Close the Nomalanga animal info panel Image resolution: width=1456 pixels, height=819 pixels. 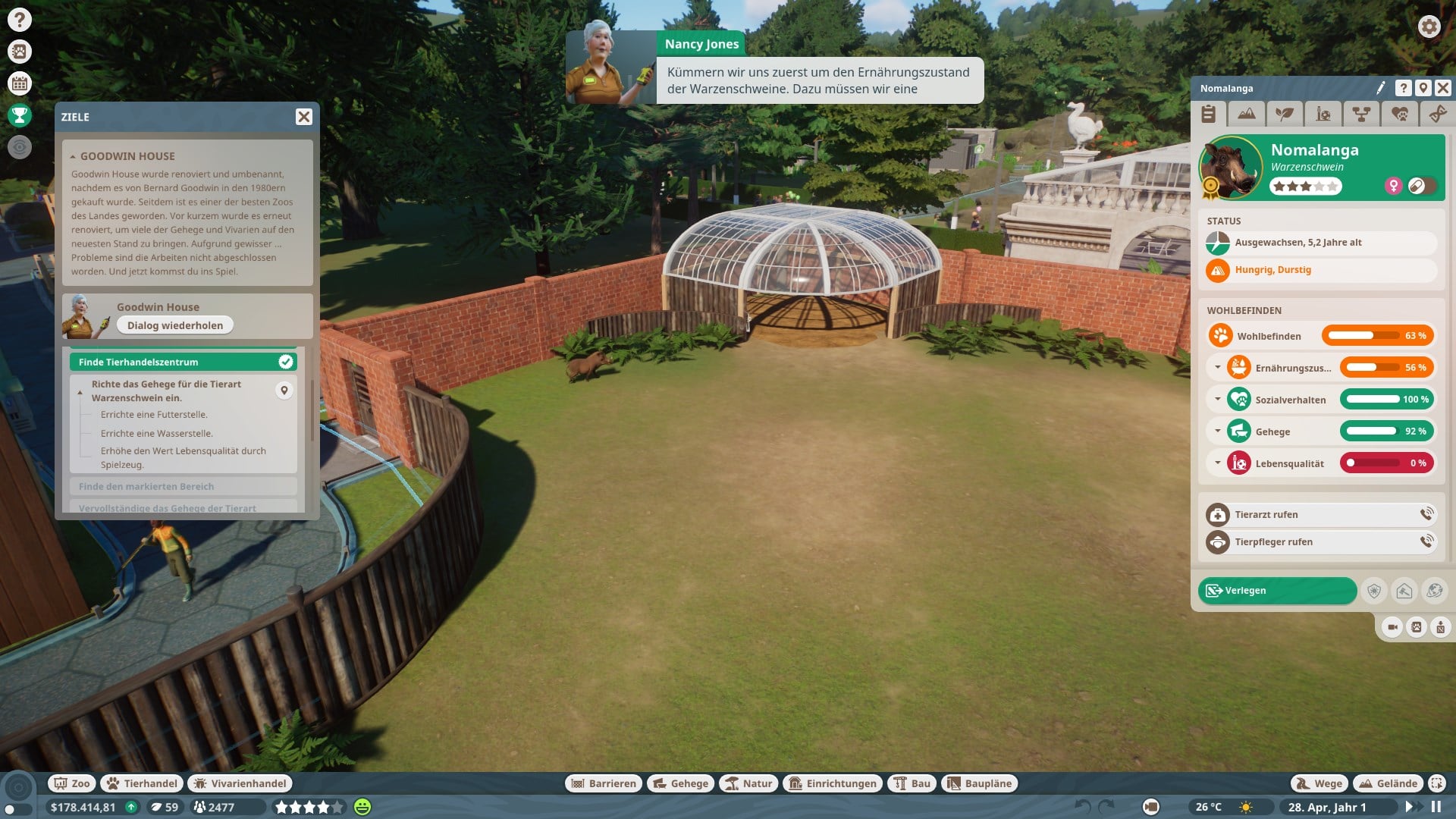tap(1443, 88)
